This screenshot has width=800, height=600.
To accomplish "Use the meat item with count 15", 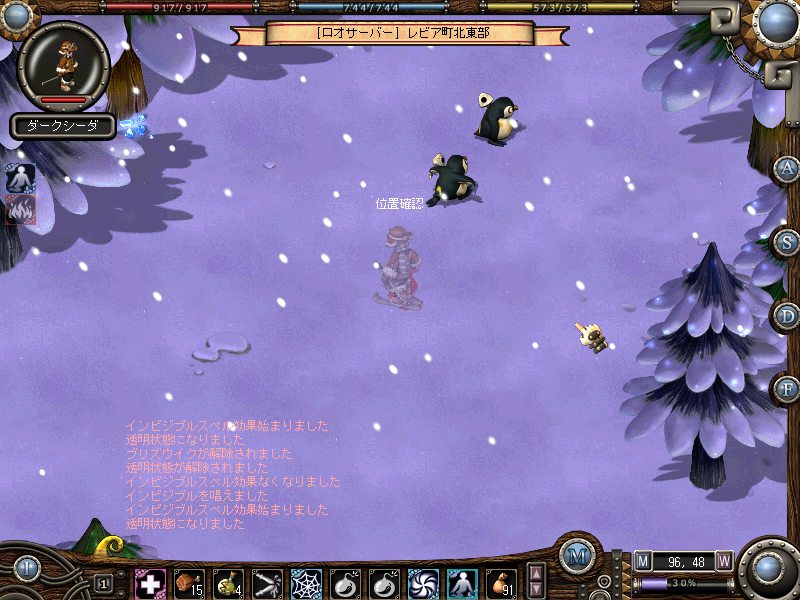I will 189,583.
